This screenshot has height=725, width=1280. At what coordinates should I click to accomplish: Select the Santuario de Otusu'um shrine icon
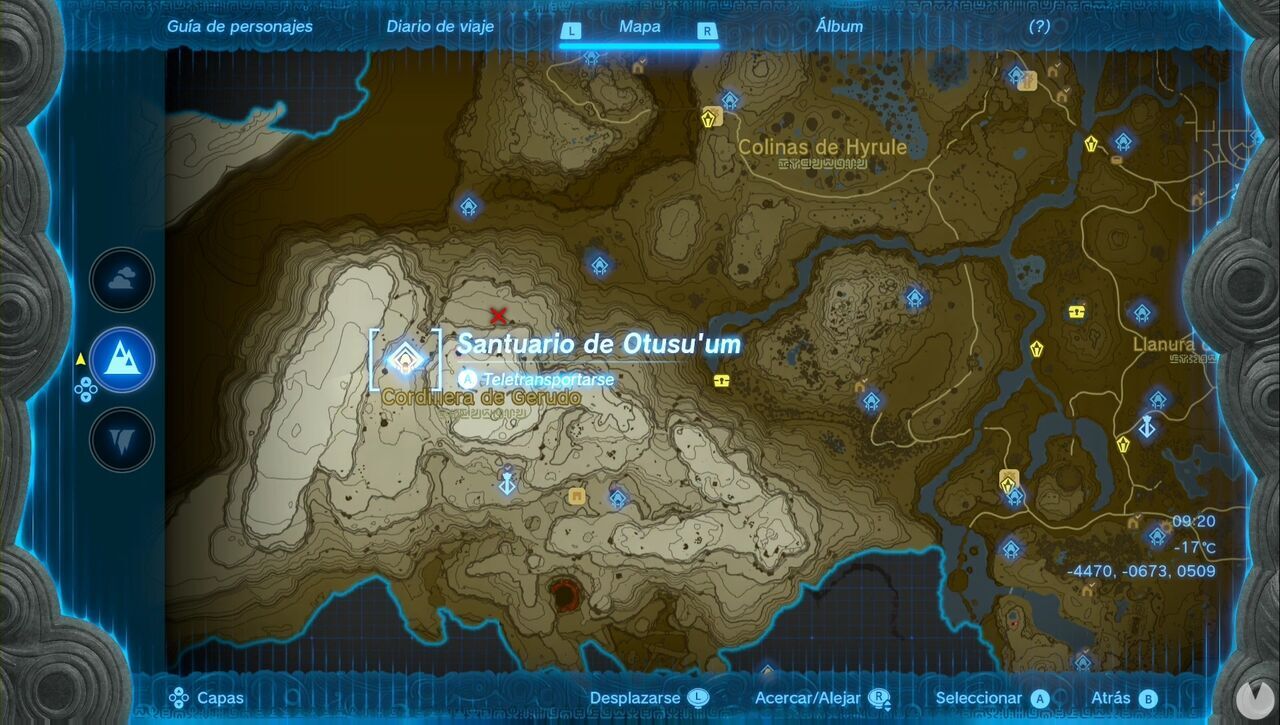click(x=404, y=357)
